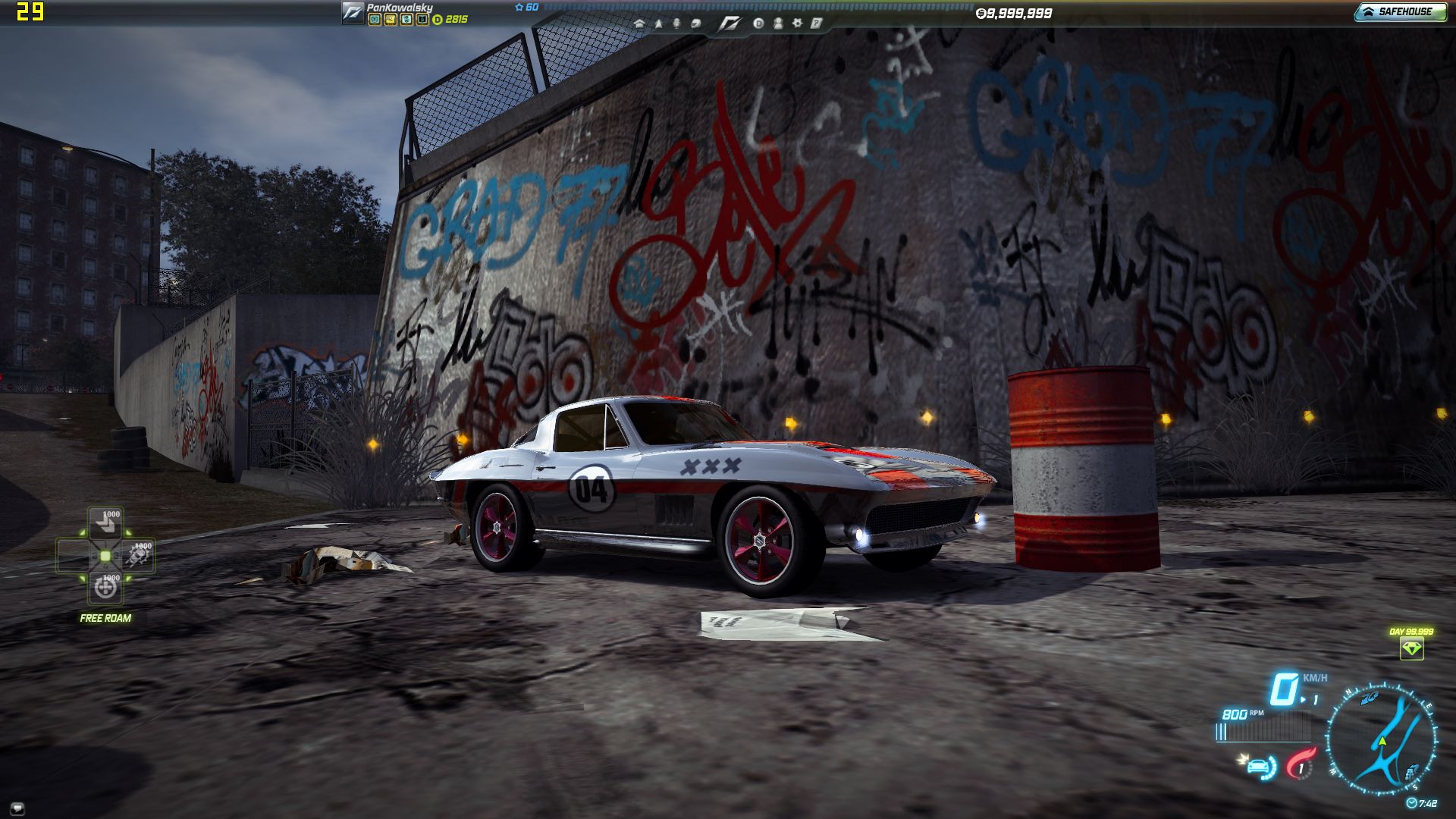Viewport: 1456px width, 819px height.
Task: Activate the car-with-gear powerup slot
Action: click(139, 556)
